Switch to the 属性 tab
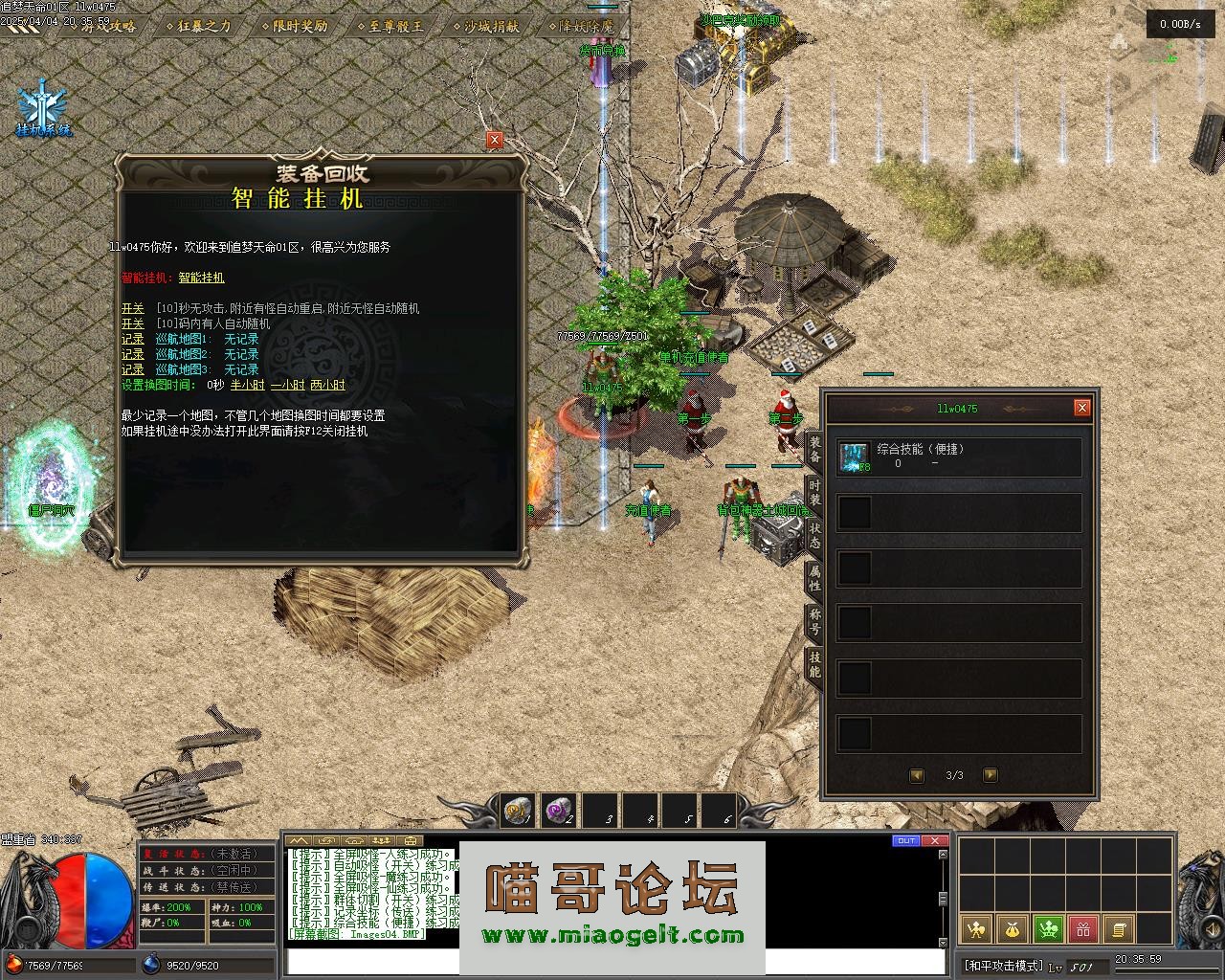Screen dimensions: 1225x980 tap(814, 577)
